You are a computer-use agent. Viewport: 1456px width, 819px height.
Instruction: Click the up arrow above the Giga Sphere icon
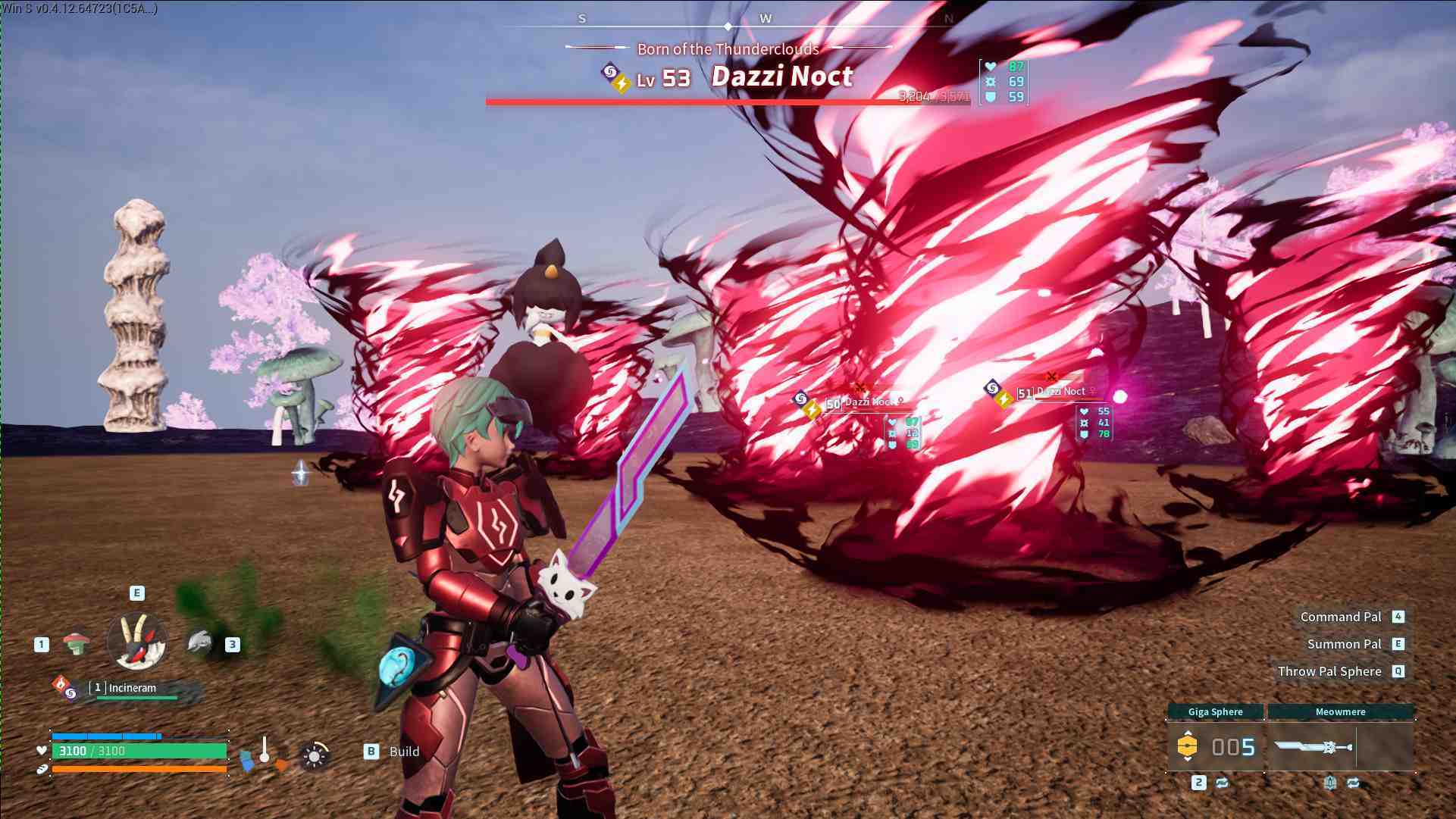point(1188,732)
